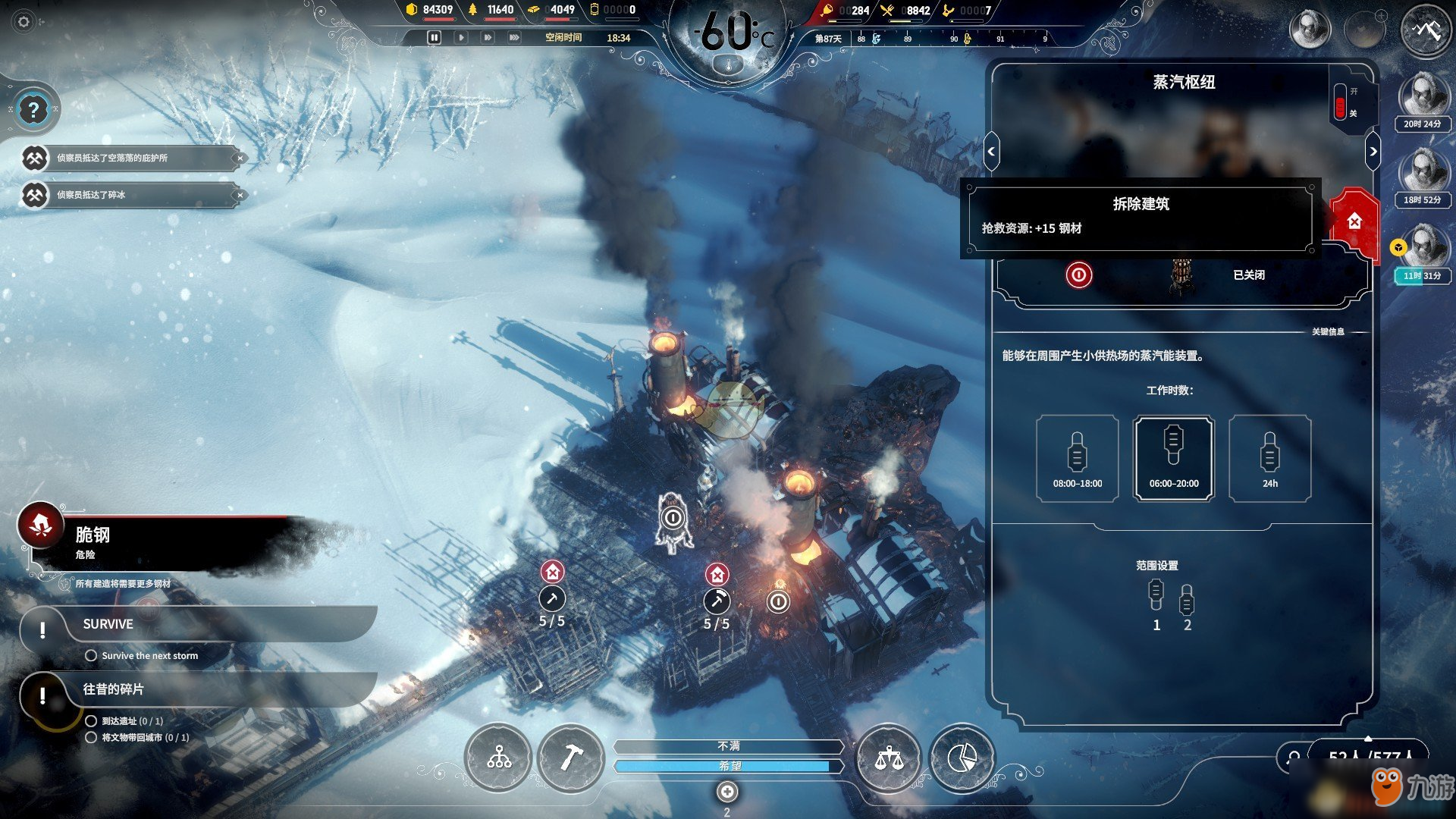Dismiss the scouts reached broken ice notification
The image size is (1456, 819).
(x=240, y=195)
